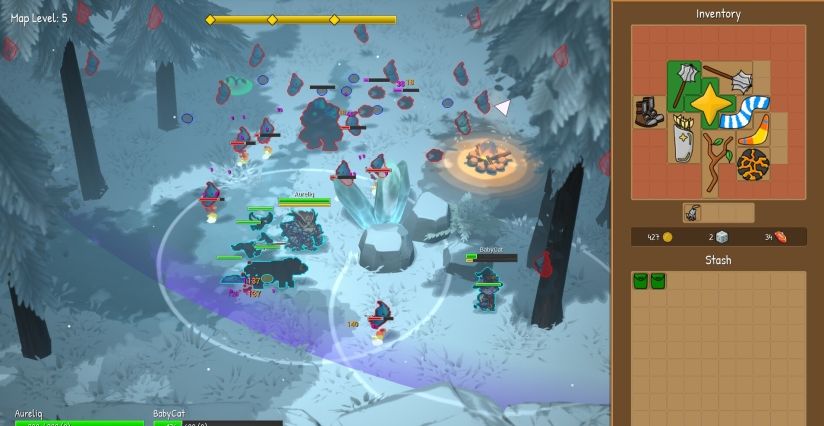Viewport: 824px width, 426px height.
Task: Select the leather boots in inventory
Action: (648, 110)
